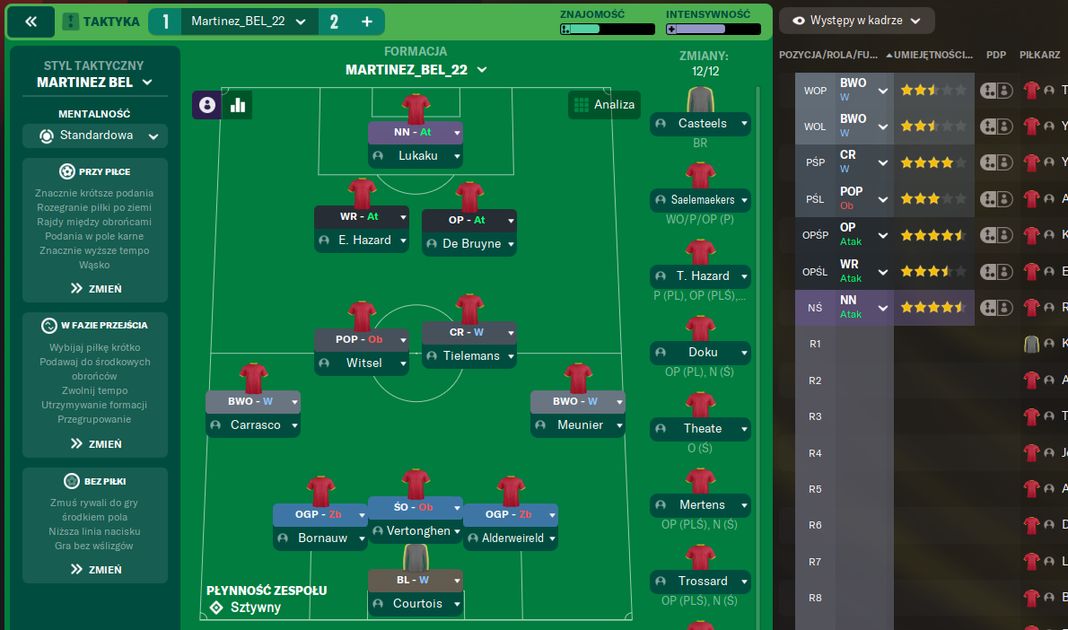Add a new tactic slot with plus button
1068x630 pixels.
coord(366,22)
